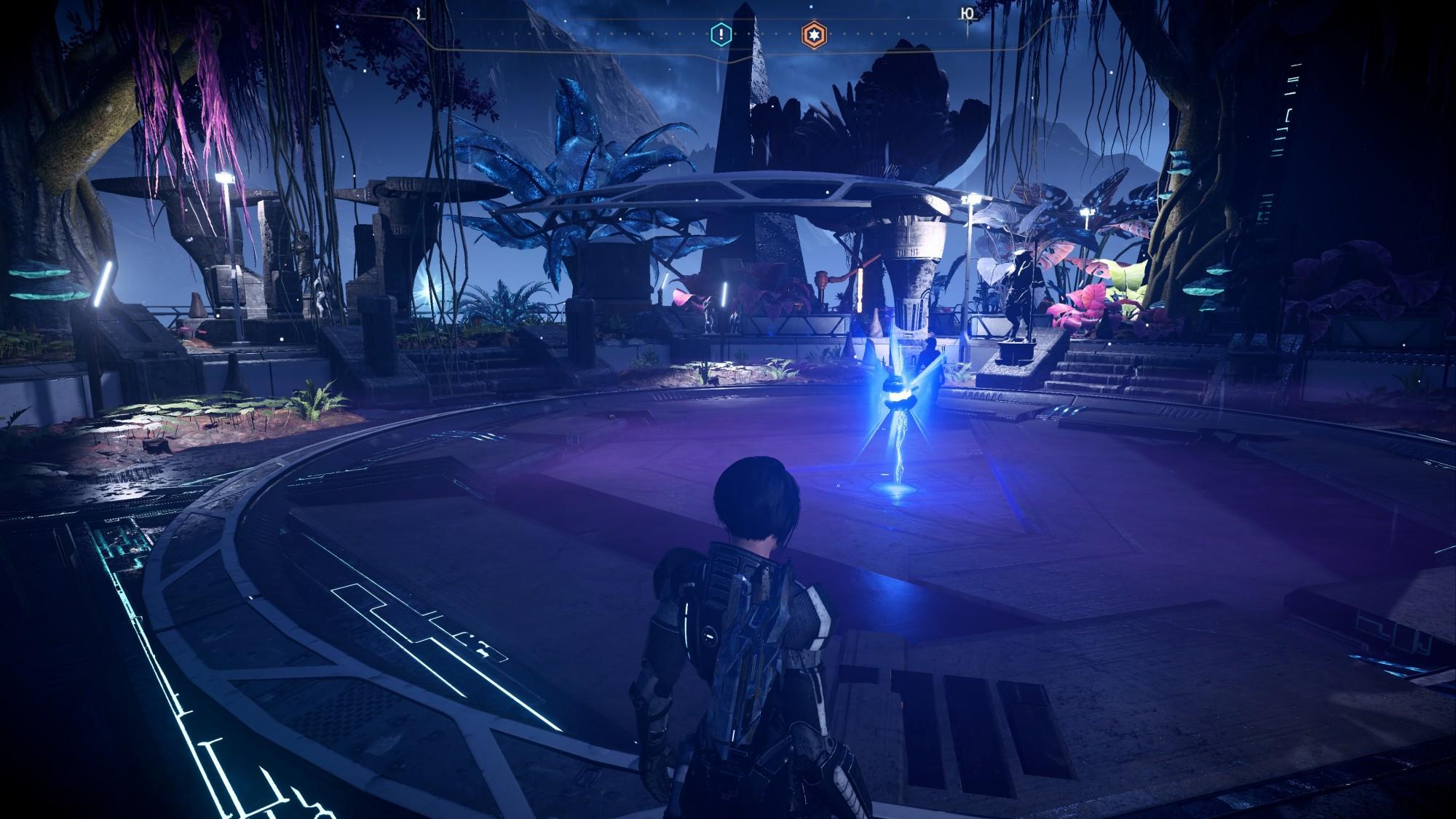Image resolution: width=1456 pixels, height=819 pixels.
Task: Select the teal exclamation quest marker on compass
Action: [721, 33]
